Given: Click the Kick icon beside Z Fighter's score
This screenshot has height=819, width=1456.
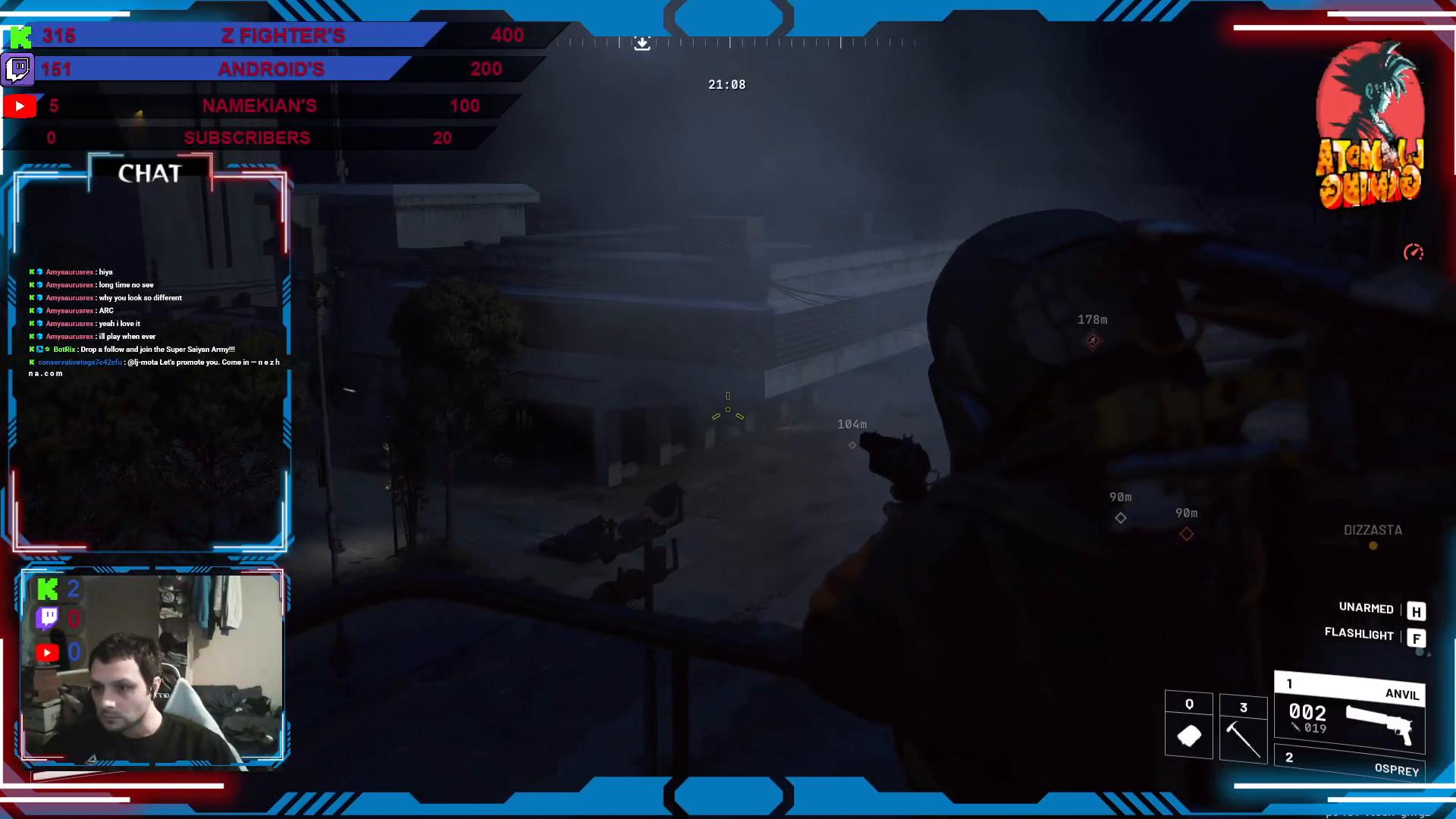Looking at the screenshot, I should tap(20, 35).
